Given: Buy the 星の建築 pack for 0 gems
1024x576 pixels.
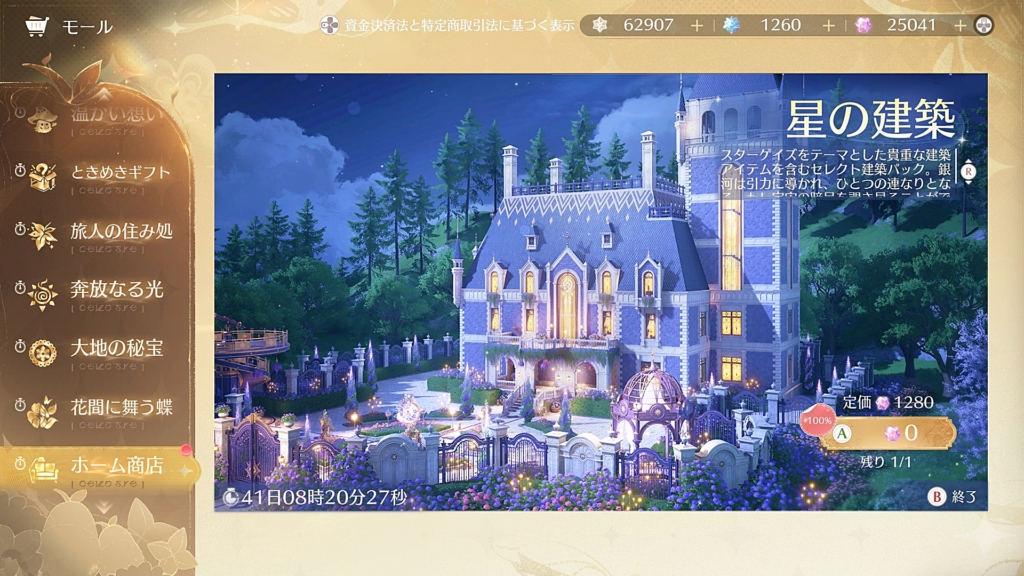Looking at the screenshot, I should 887,433.
